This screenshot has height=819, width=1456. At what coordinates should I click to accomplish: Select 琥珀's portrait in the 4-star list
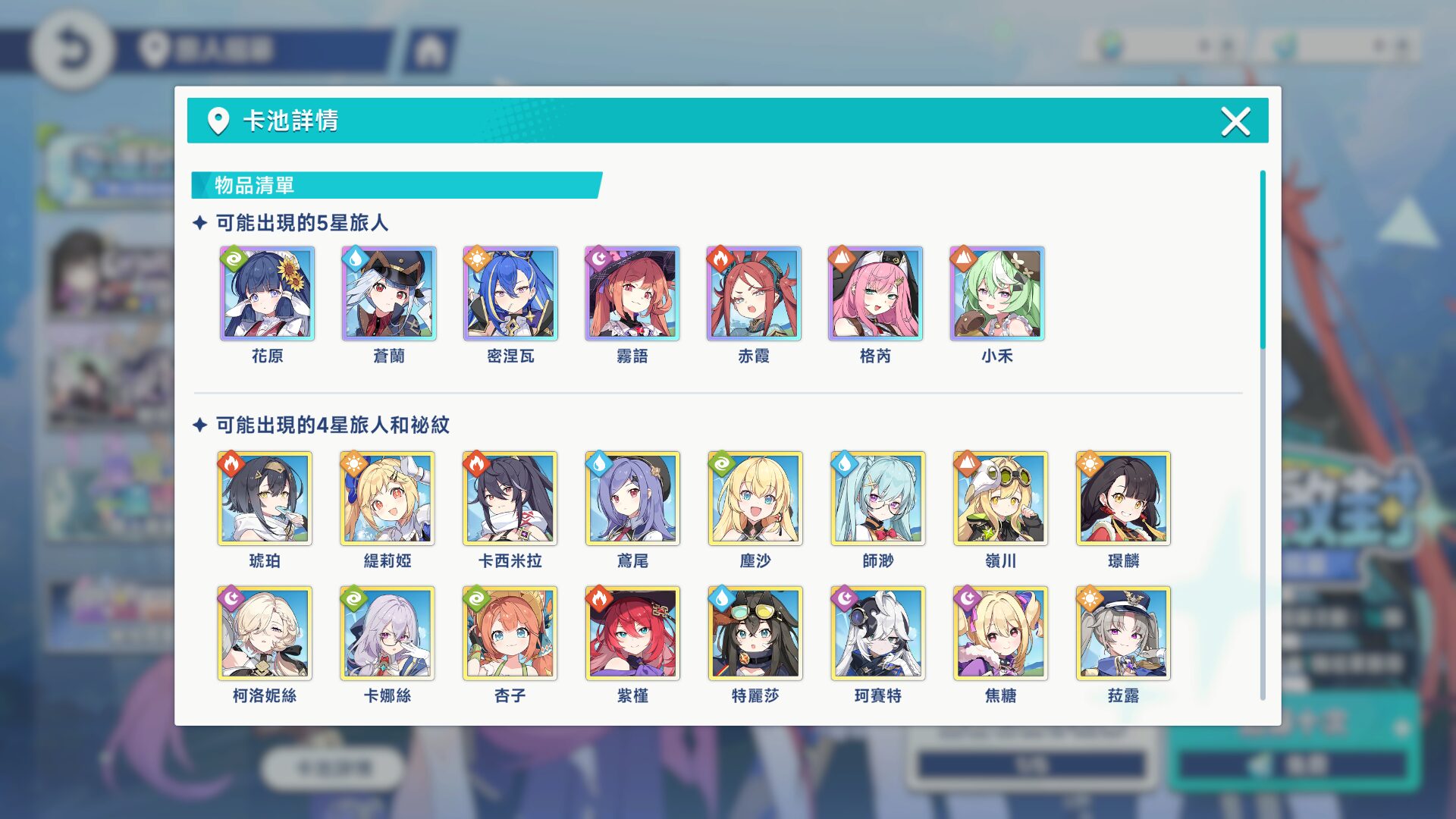click(x=265, y=498)
